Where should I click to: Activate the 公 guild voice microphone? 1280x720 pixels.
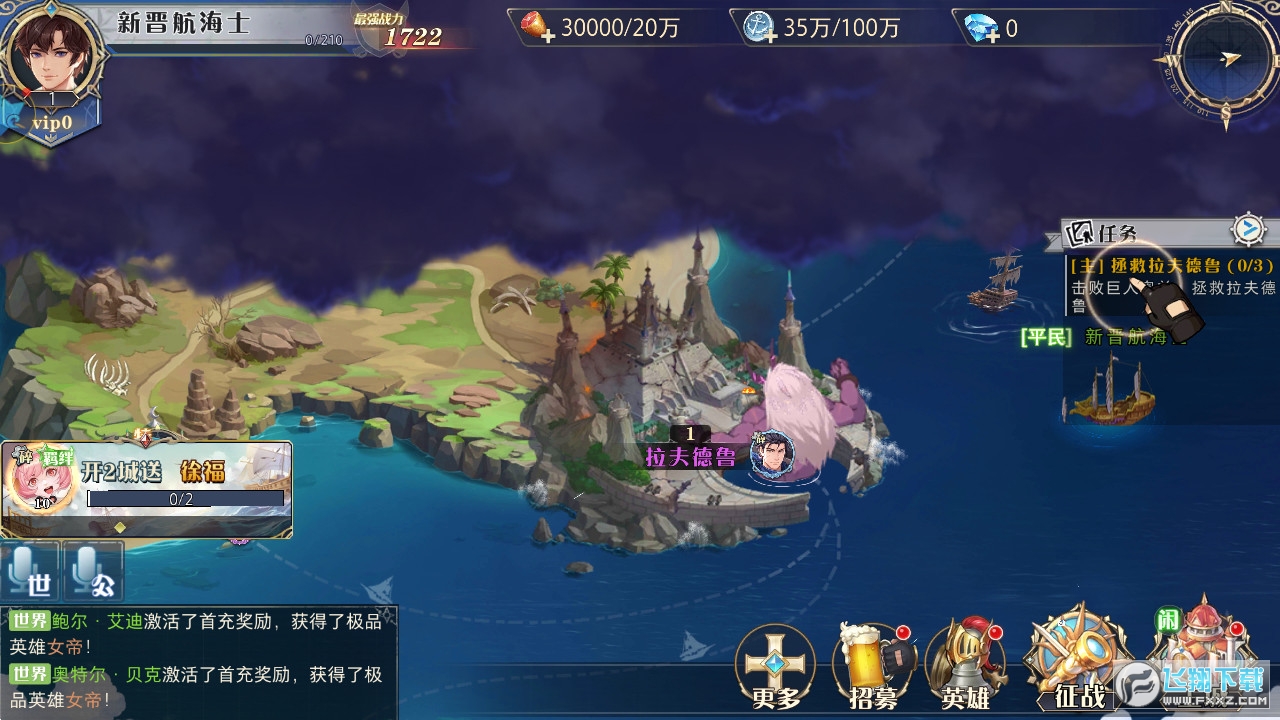(x=93, y=571)
